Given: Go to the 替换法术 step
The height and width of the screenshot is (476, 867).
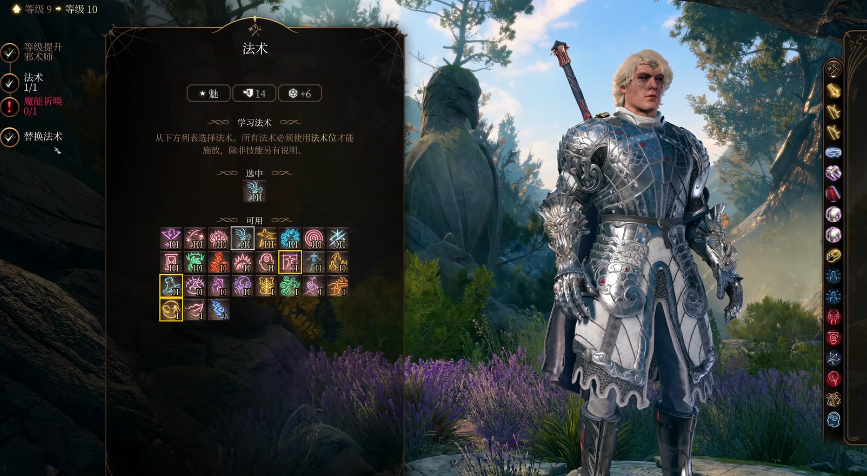Looking at the screenshot, I should pos(42,136).
